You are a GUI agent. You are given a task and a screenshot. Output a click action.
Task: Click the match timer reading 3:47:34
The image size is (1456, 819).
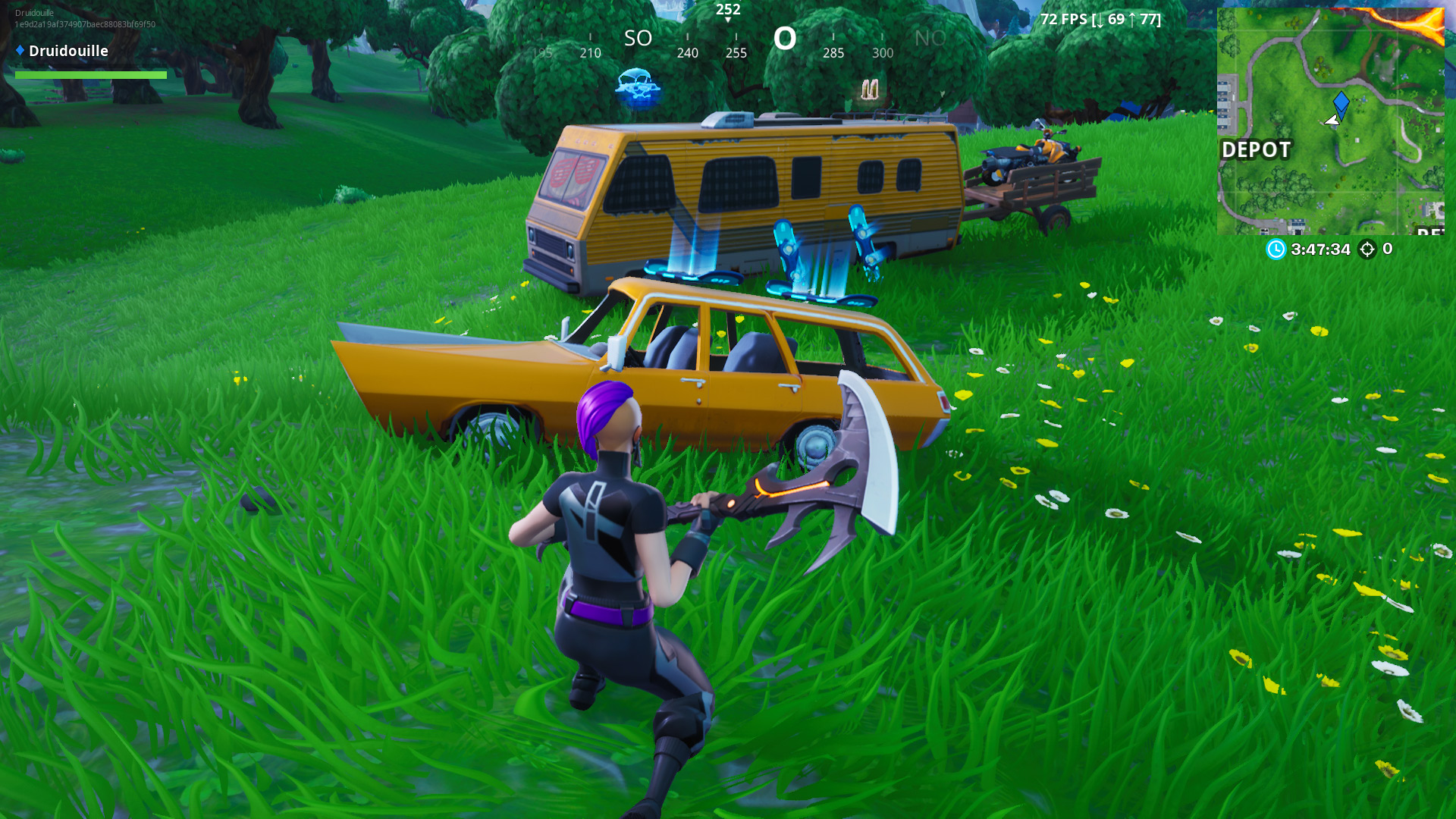pyautogui.click(x=1319, y=250)
